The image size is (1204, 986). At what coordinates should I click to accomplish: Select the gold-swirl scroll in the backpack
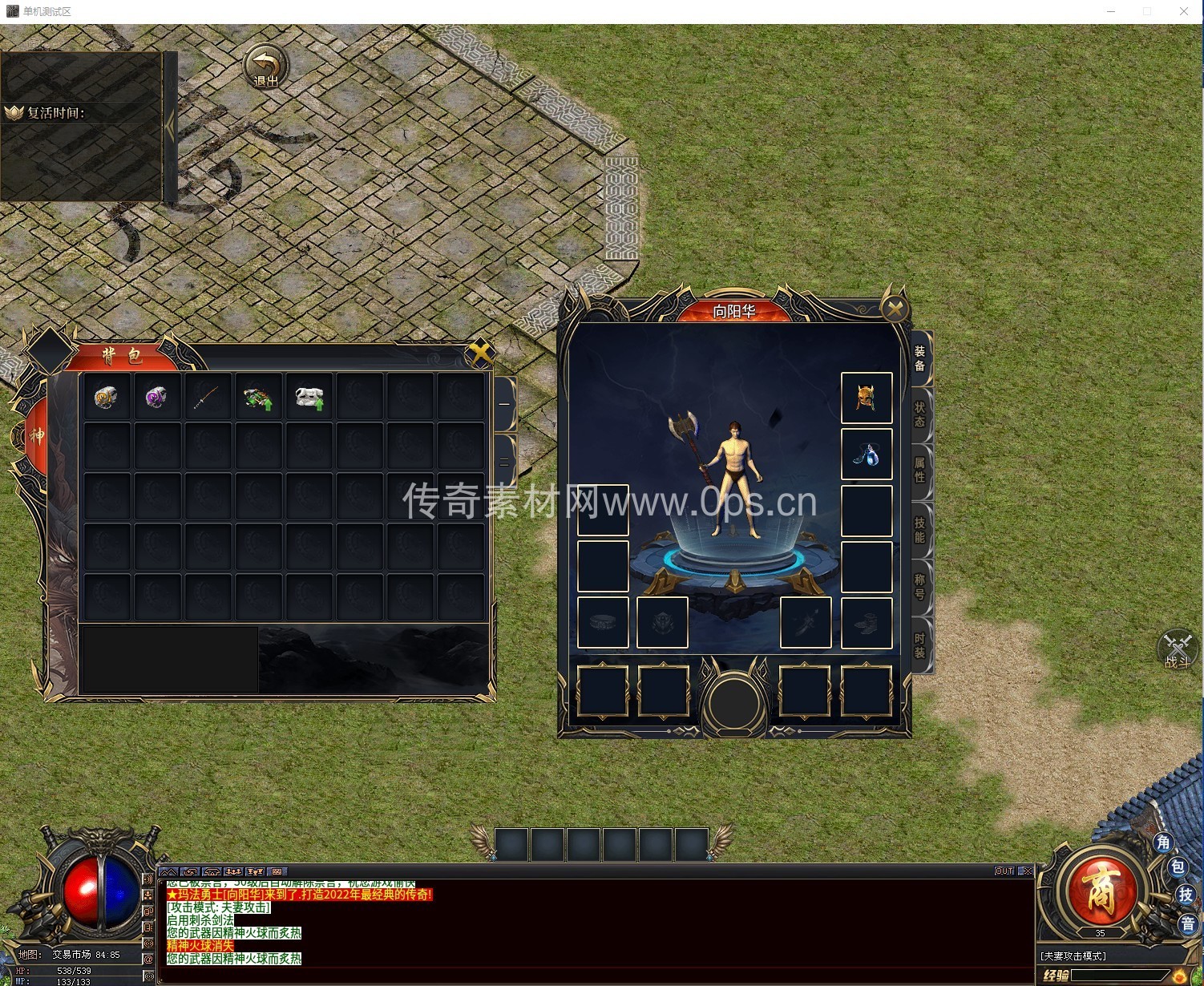[107, 398]
